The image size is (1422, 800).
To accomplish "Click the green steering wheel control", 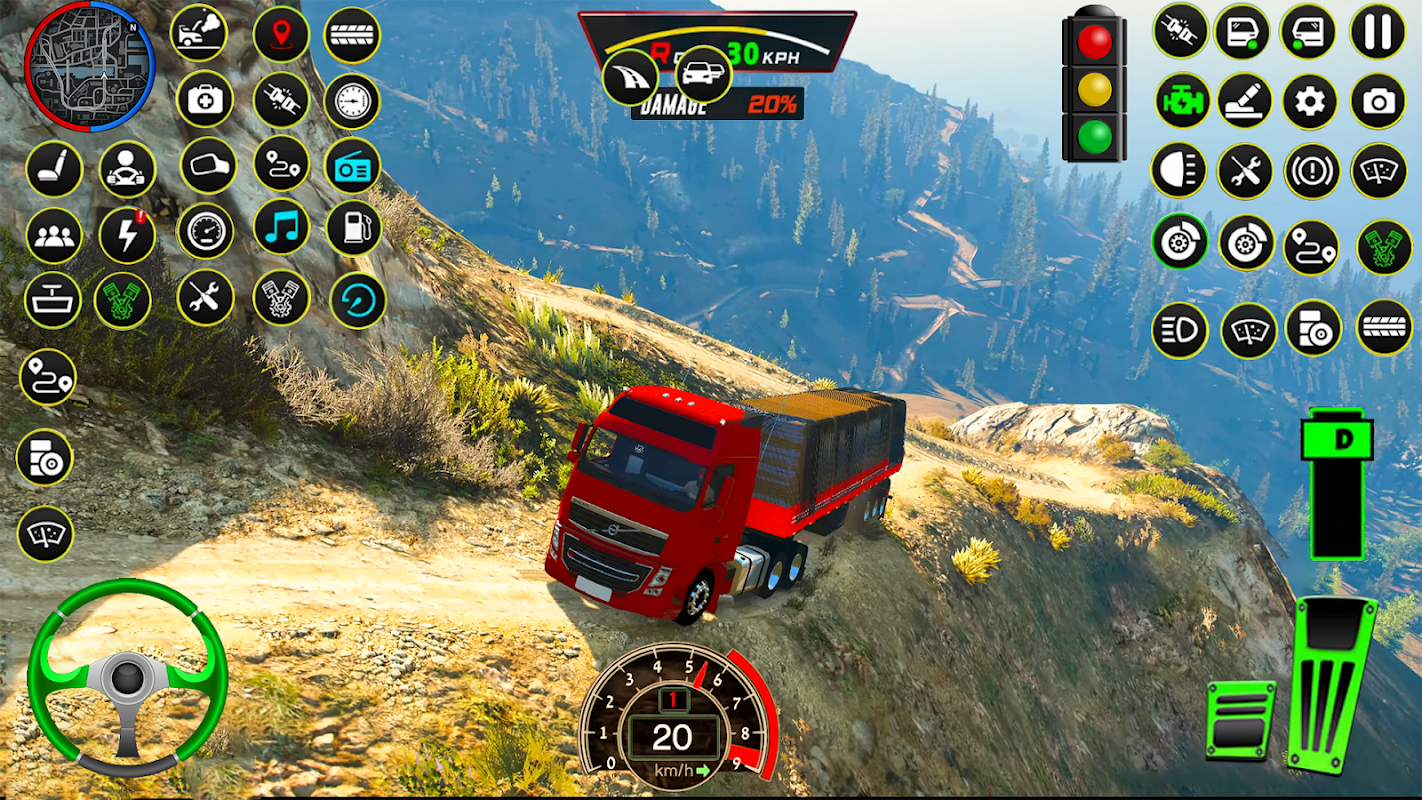I will (127, 677).
